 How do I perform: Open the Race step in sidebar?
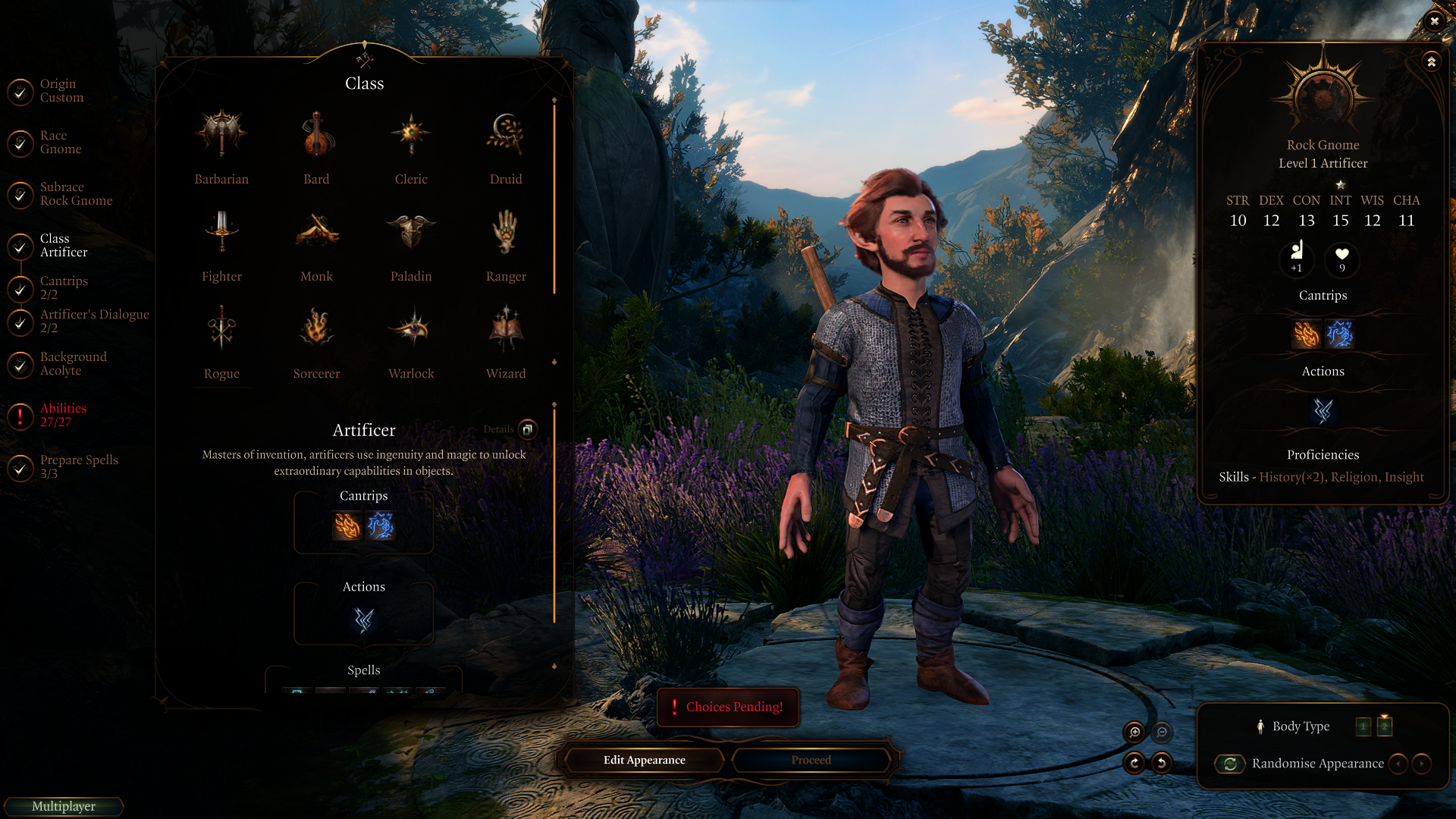pos(60,143)
